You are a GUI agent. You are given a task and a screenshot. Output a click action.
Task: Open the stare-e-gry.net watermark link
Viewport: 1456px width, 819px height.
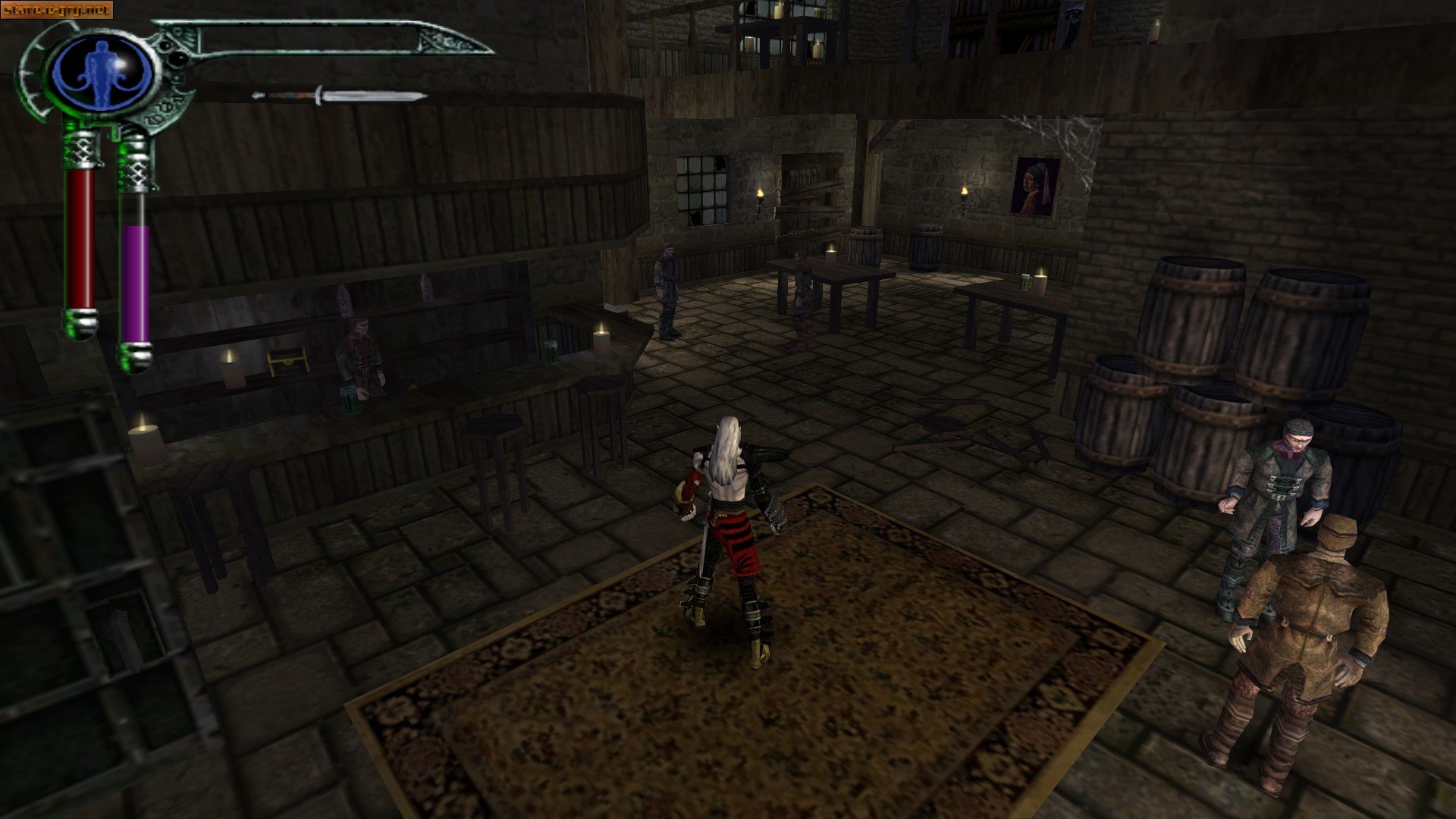tap(57, 9)
